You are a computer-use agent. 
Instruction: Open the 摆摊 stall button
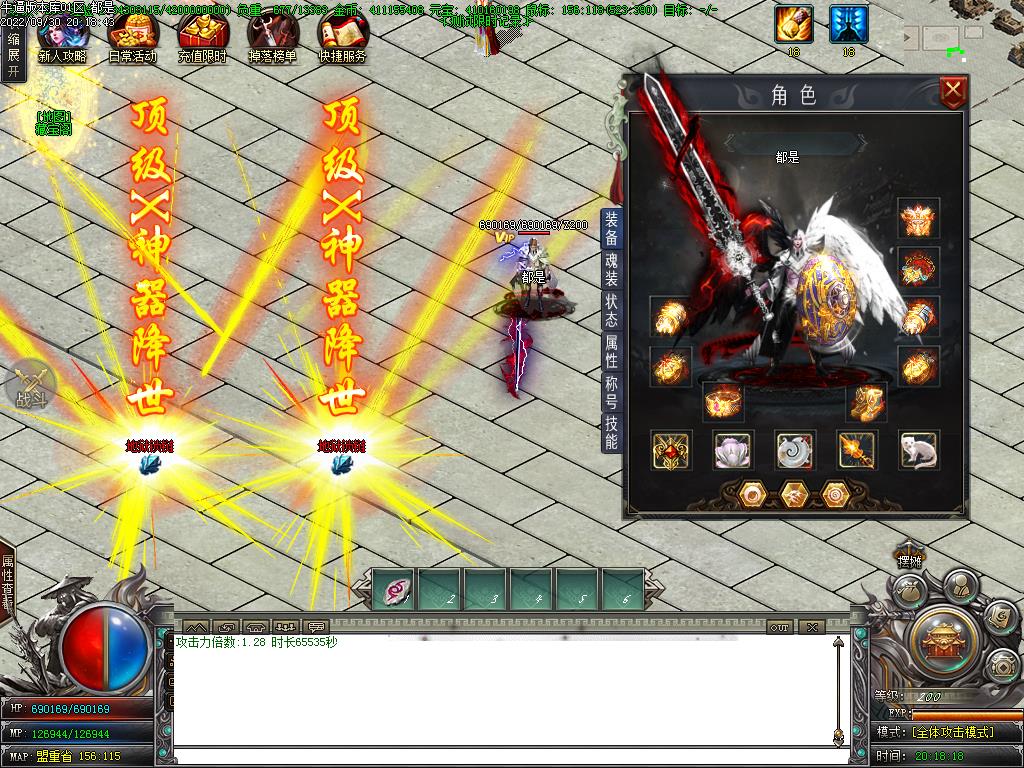(x=908, y=561)
